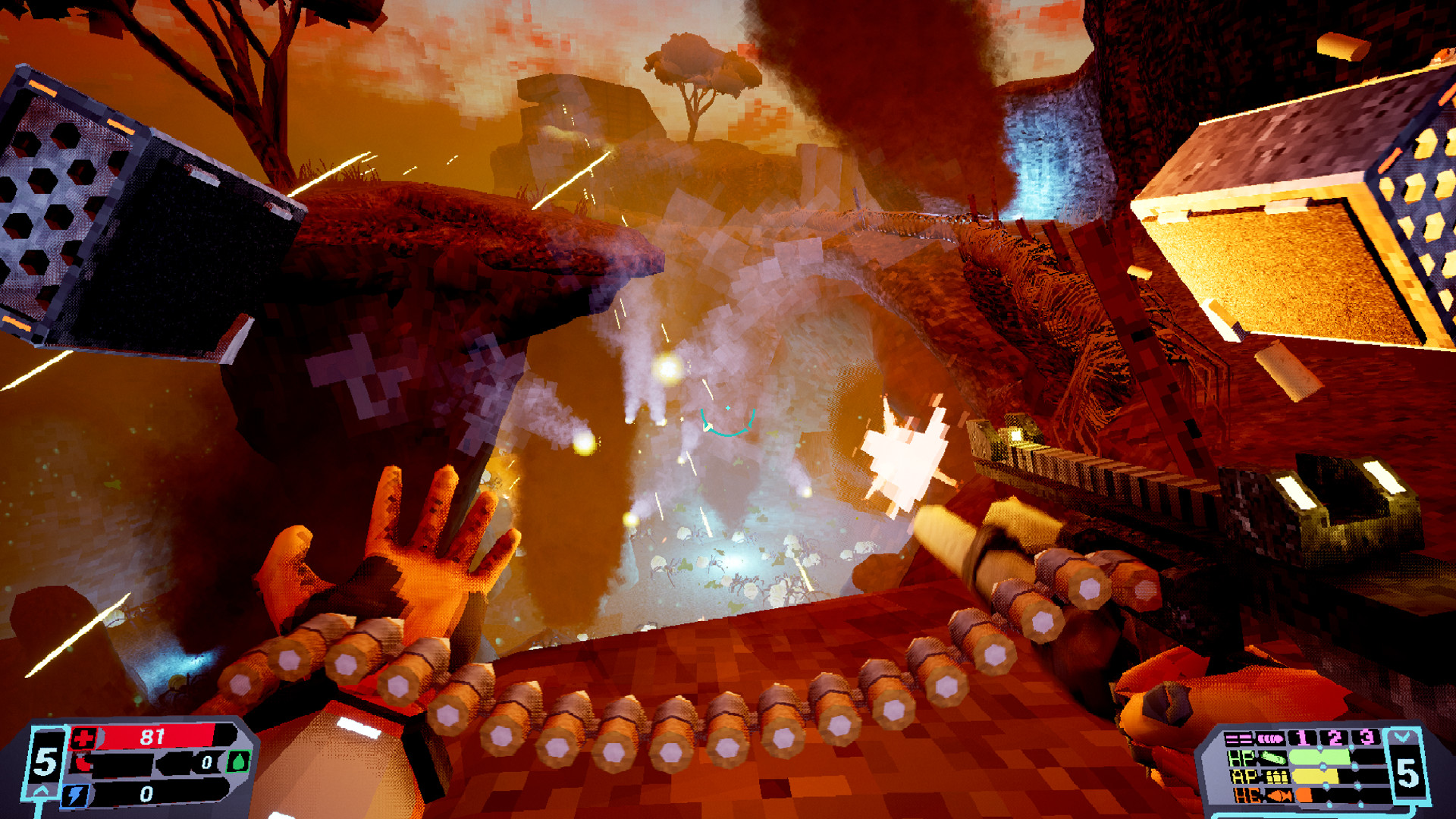Select the HE rocket ammo icon
Image resolution: width=1456 pixels, height=819 pixels.
[1279, 795]
